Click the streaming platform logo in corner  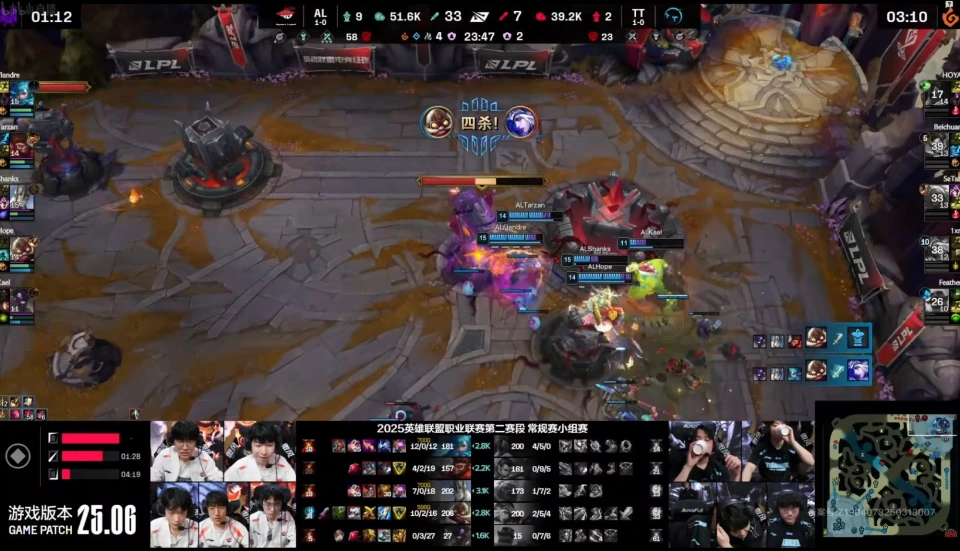click(949, 16)
